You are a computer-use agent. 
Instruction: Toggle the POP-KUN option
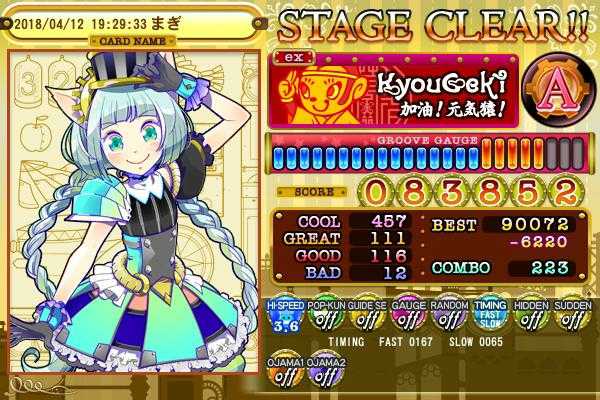(324, 317)
